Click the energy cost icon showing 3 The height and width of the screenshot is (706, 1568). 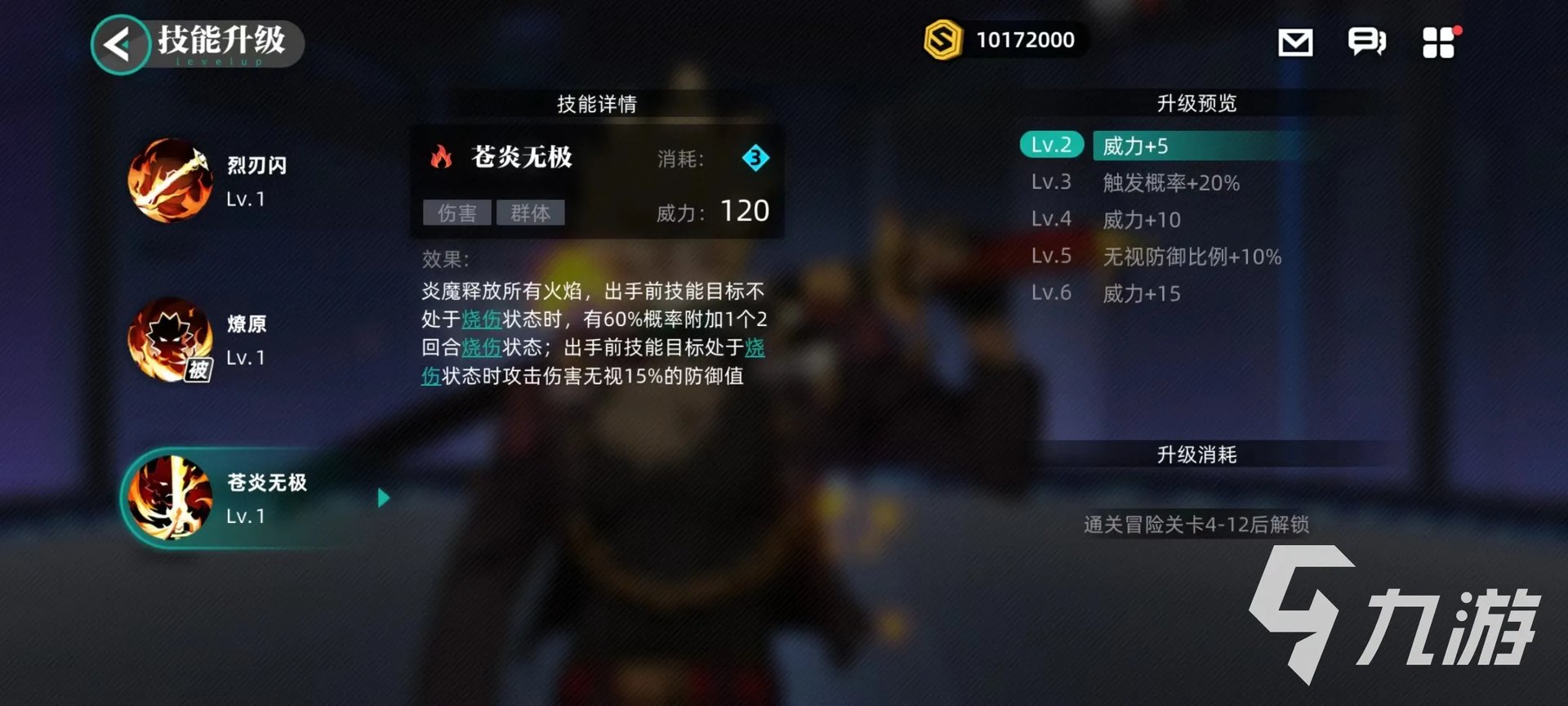(x=755, y=159)
